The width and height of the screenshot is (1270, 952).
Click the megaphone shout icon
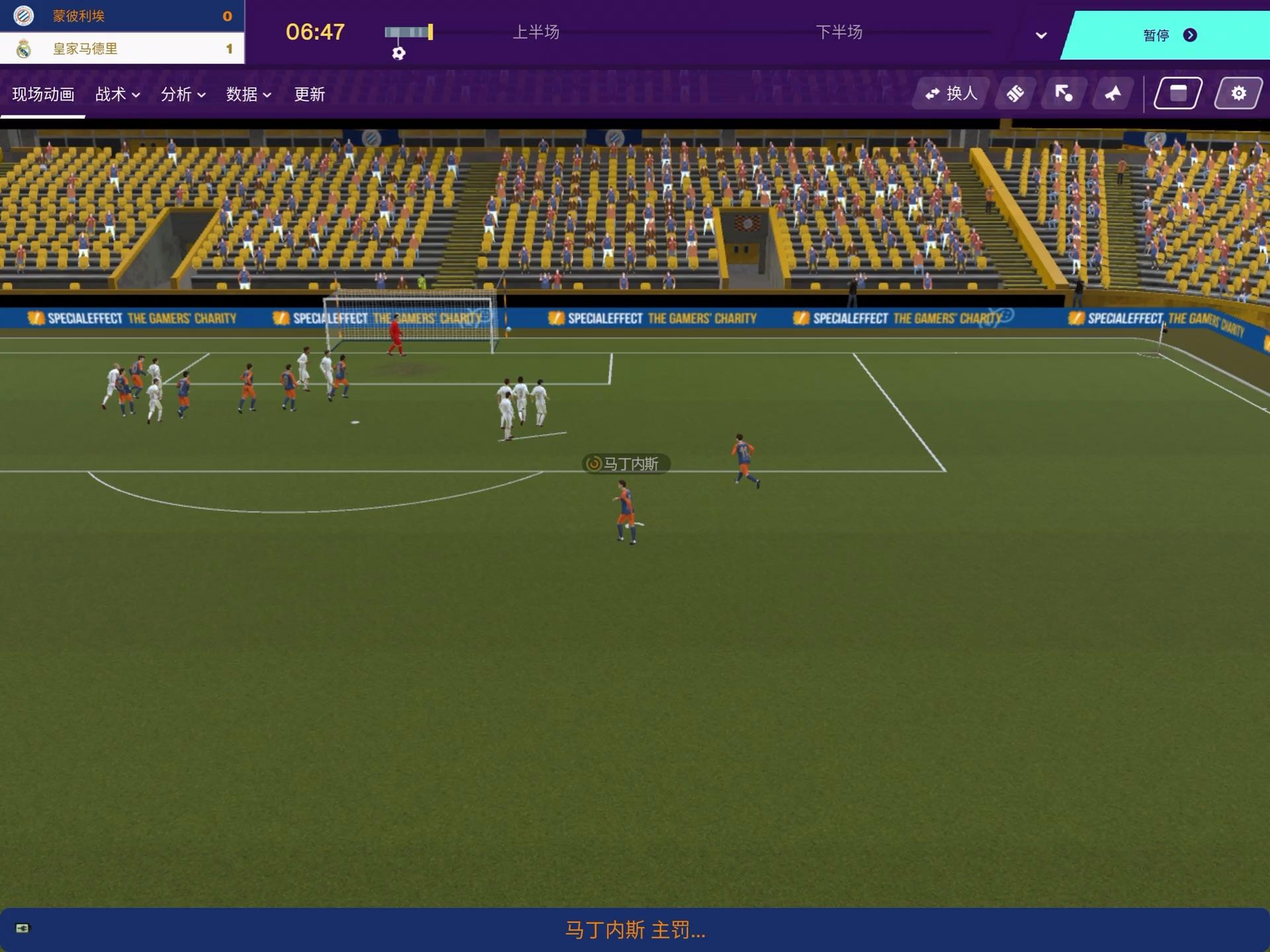1113,94
